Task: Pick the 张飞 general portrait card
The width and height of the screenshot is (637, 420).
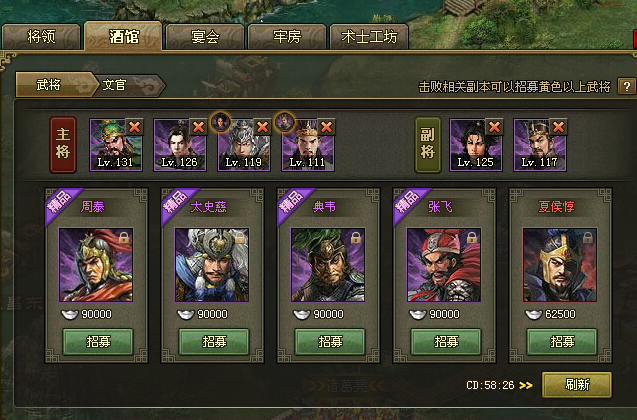Action: pyautogui.click(x=445, y=264)
